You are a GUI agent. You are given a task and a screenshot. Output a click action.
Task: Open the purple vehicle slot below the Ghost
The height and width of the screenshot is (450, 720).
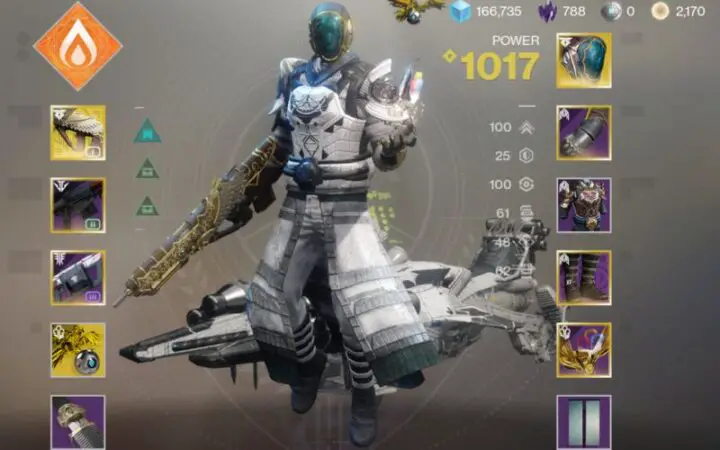(x=78, y=421)
